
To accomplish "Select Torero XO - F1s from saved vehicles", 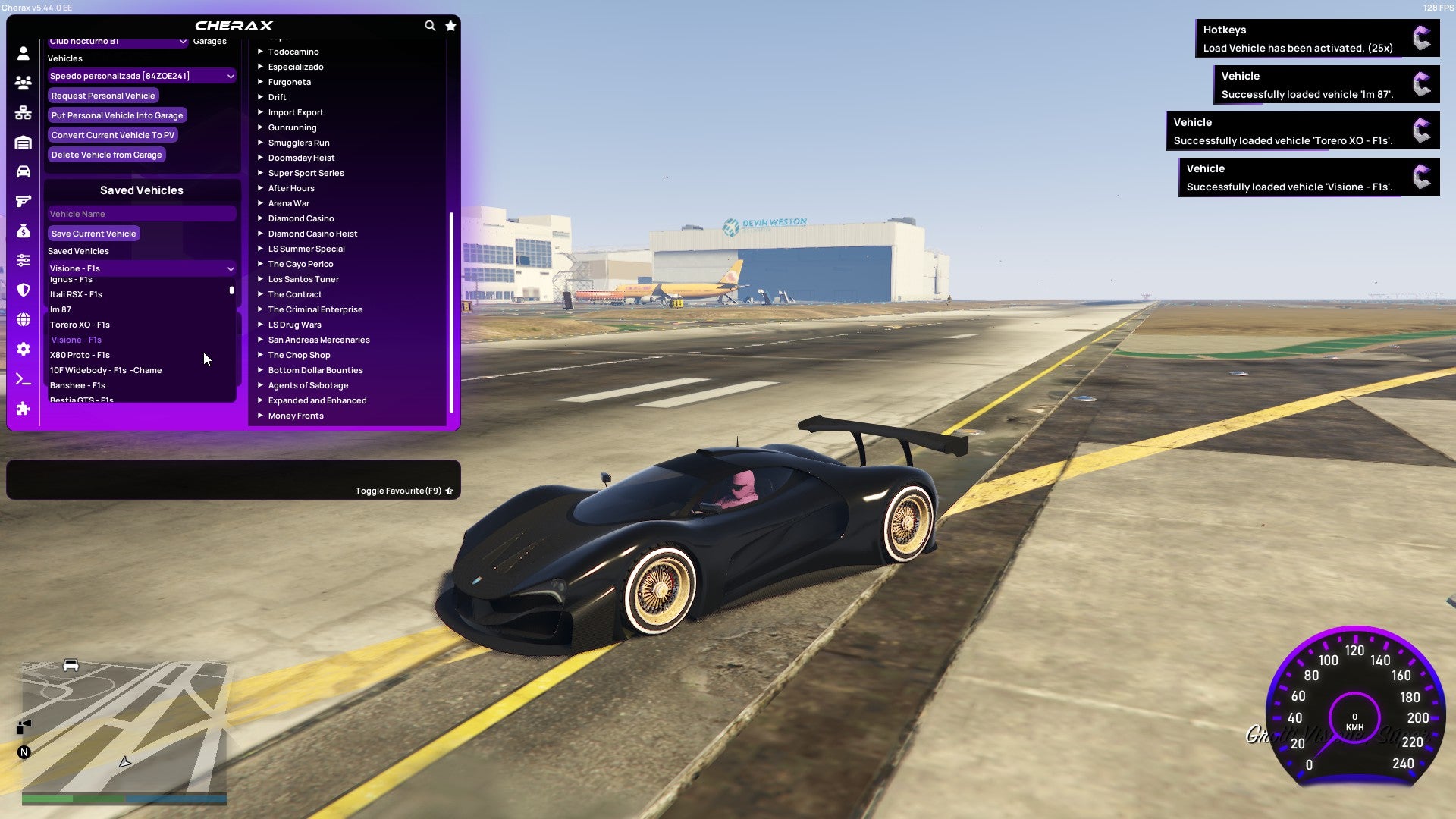I will (x=80, y=325).
